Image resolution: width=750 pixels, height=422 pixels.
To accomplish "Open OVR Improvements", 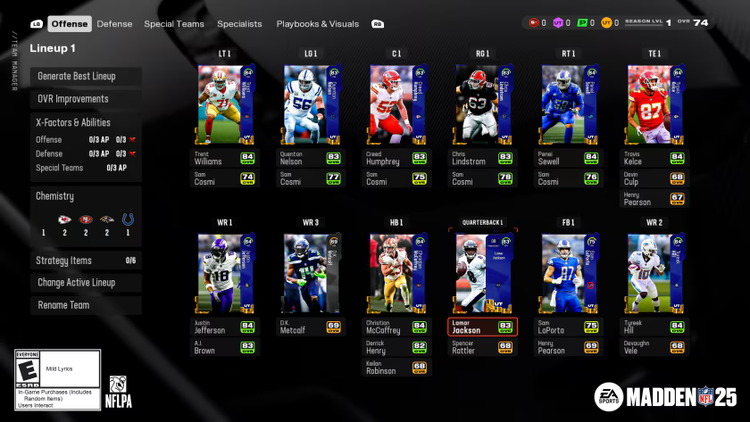I will pos(85,99).
